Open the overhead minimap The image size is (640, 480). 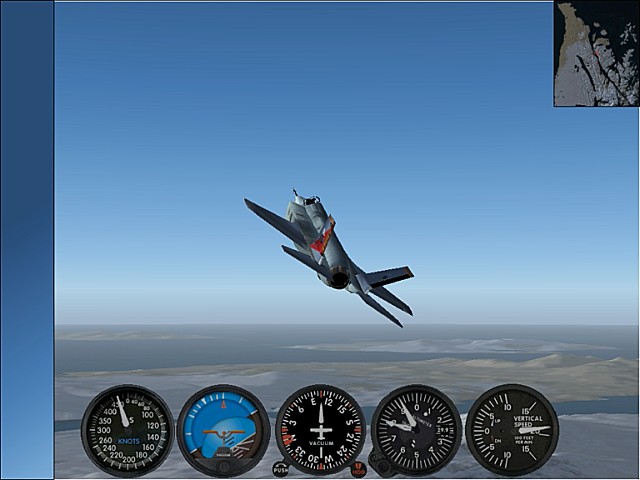tap(596, 54)
